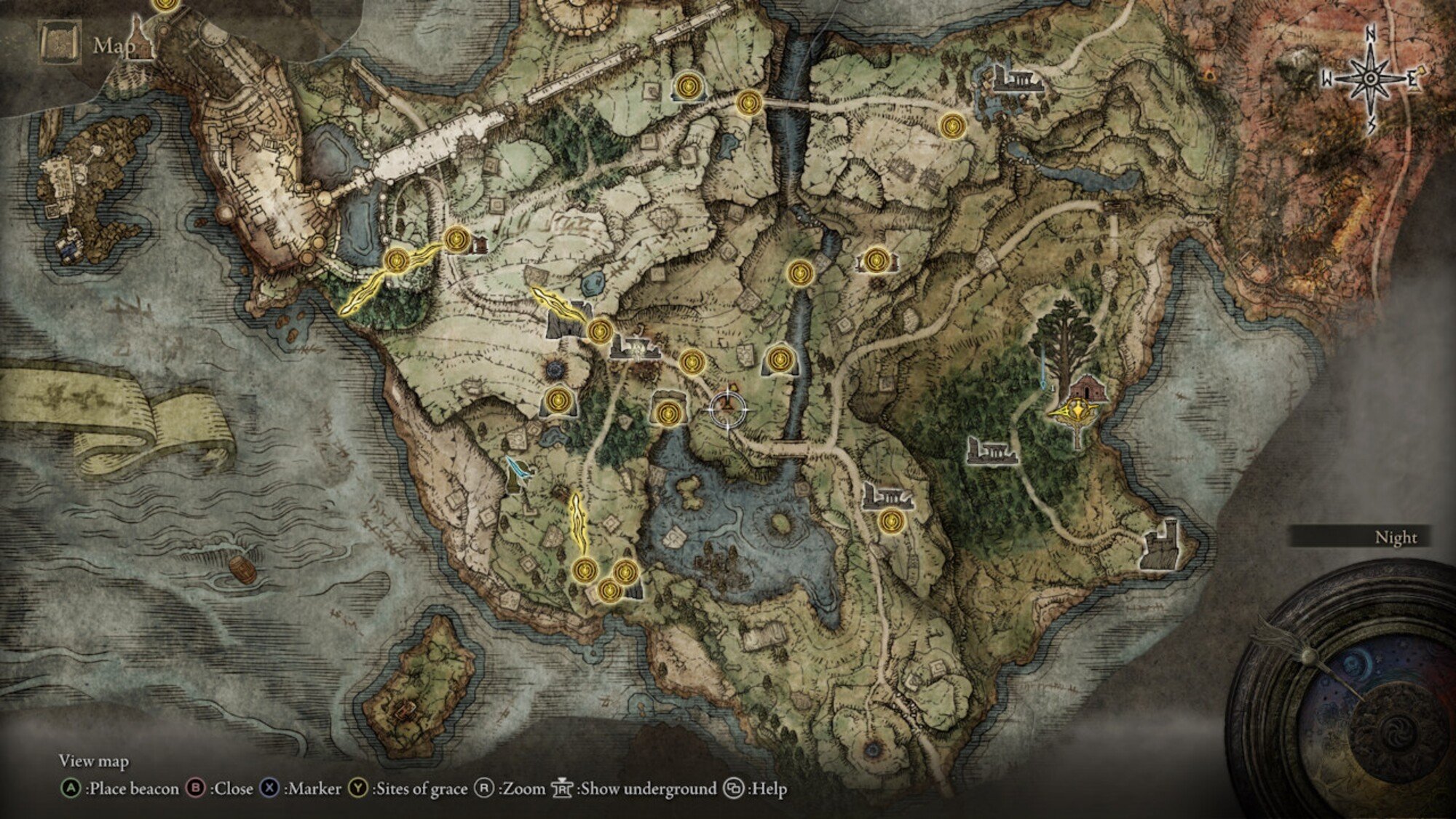Screen dimensions: 1456x819
Task: Click the compass rose
Action: [1370, 79]
